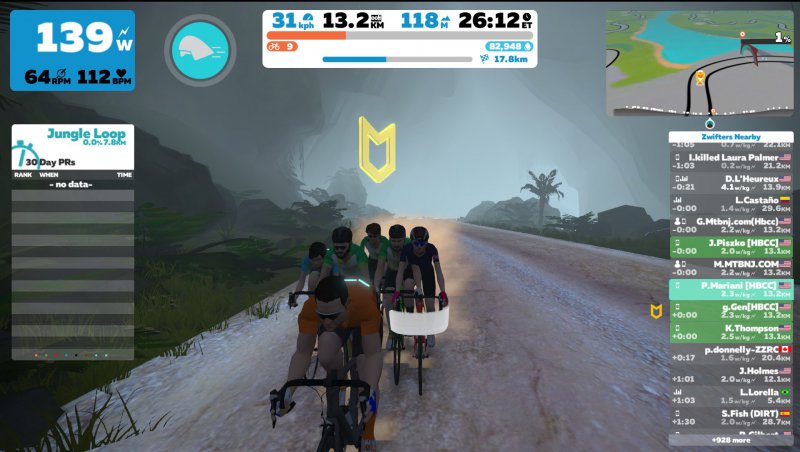Activate the aero helmet power-up
Viewport: 800px width, 452px height.
point(204,50)
